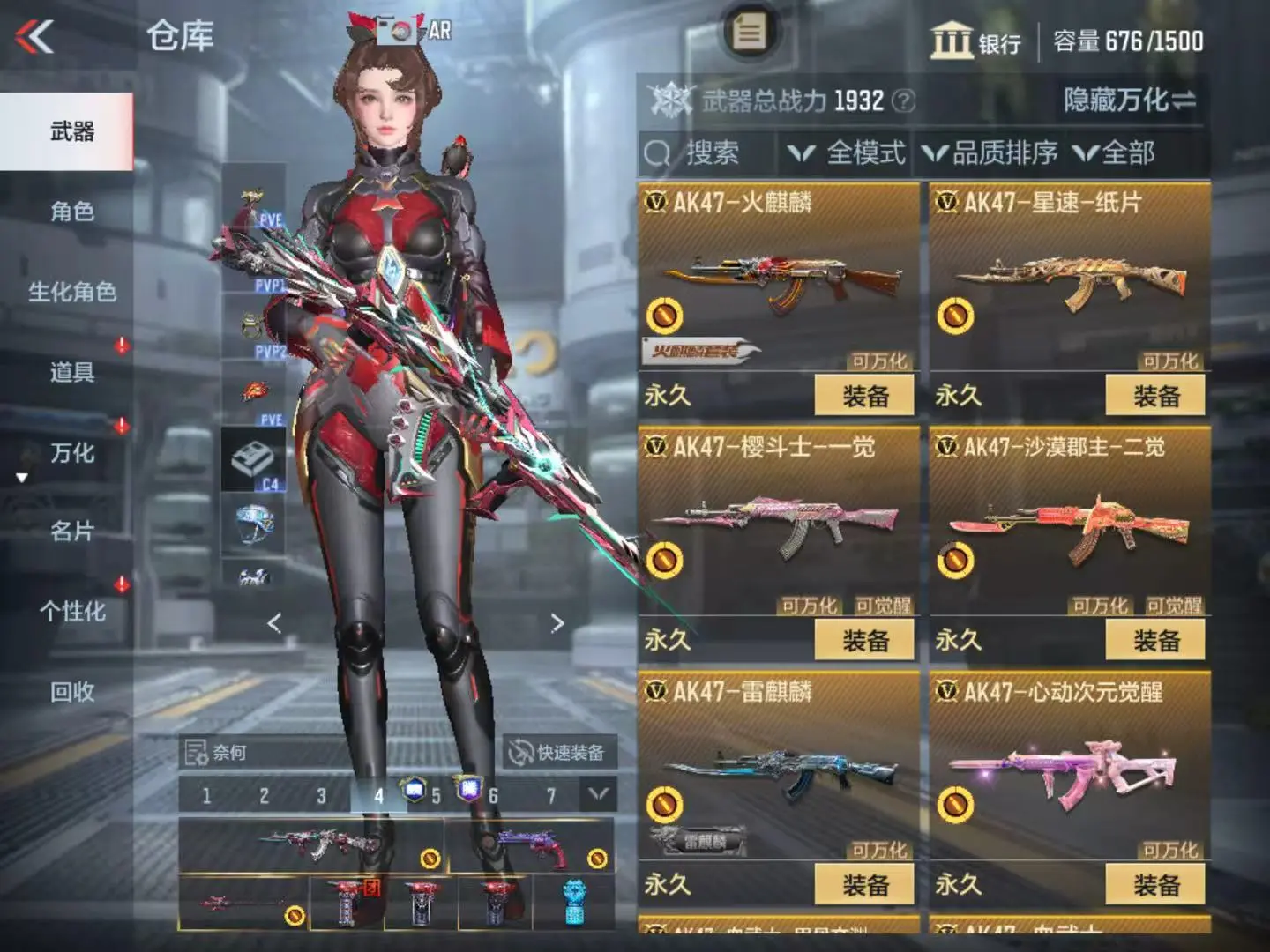1270x952 pixels.
Task: Switch to the 角色 tab
Action: (71, 212)
